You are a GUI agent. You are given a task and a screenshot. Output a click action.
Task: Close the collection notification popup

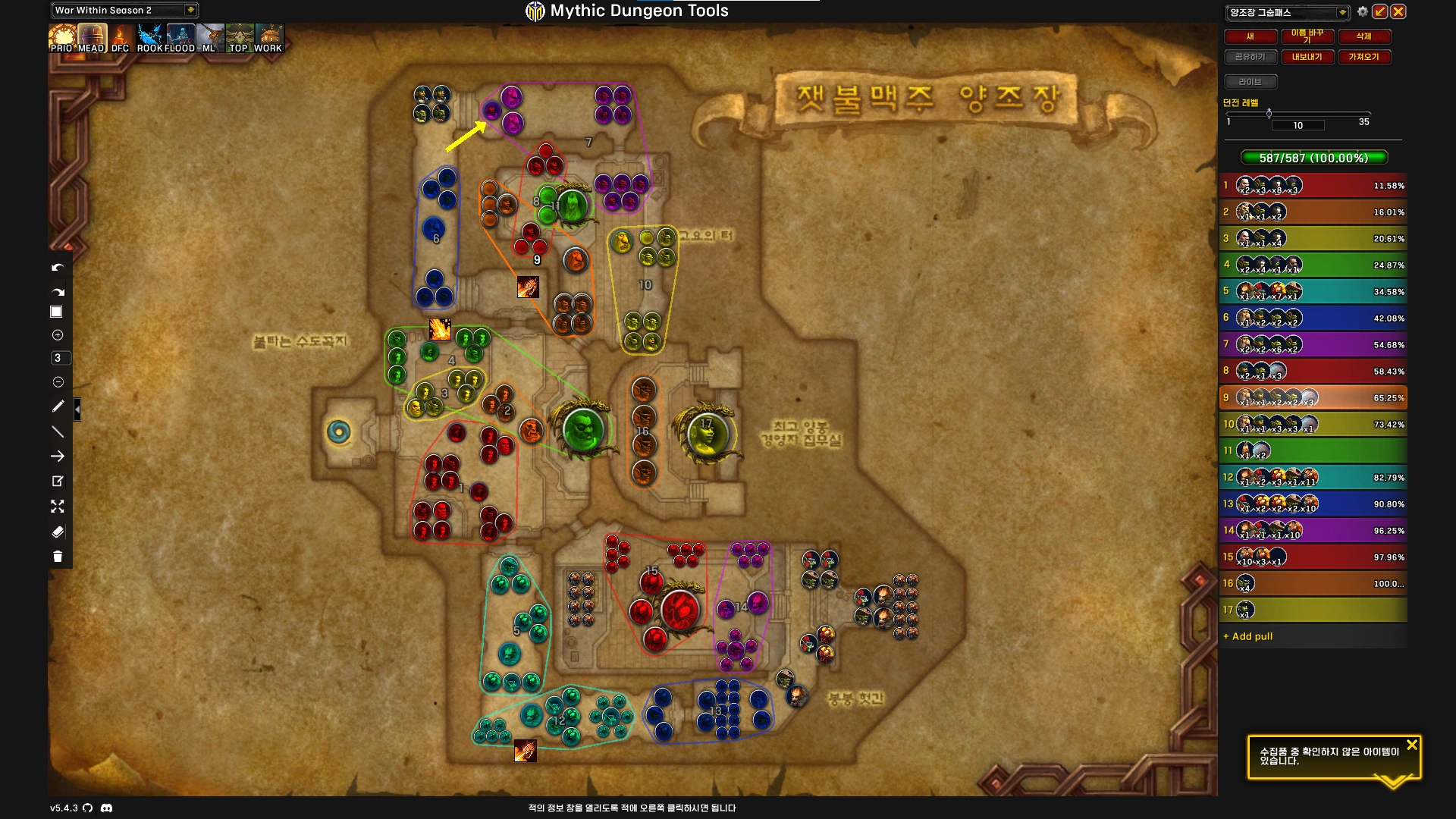1411,745
